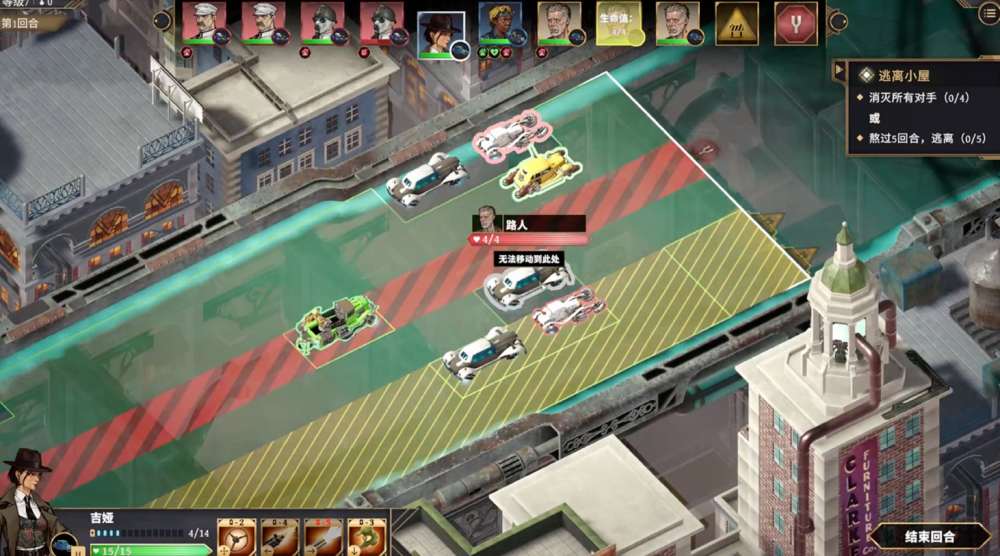Click the yellow triangular road sign icon
The image size is (1000, 556).
[737, 23]
